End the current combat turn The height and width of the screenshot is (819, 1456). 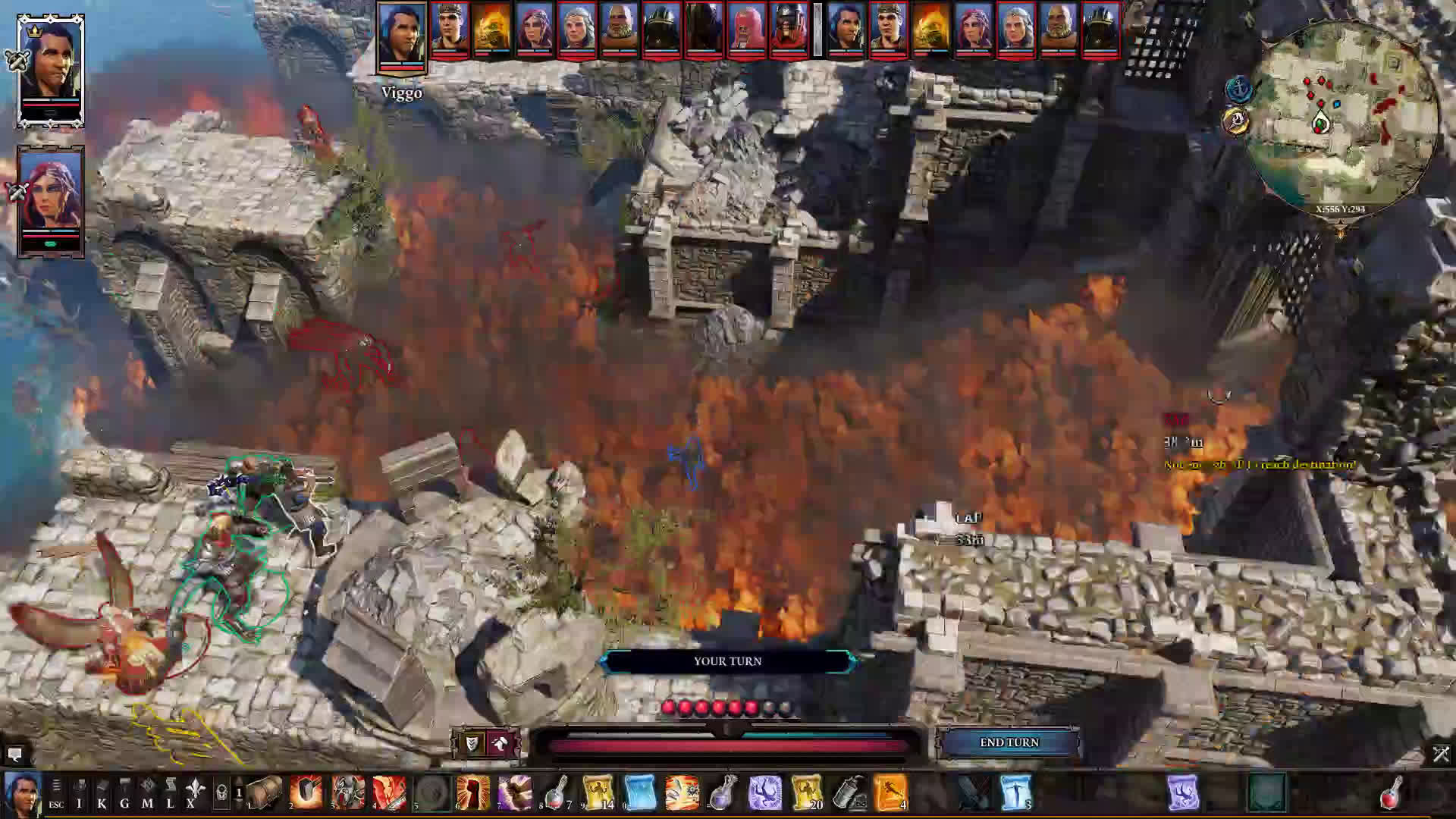point(1009,742)
